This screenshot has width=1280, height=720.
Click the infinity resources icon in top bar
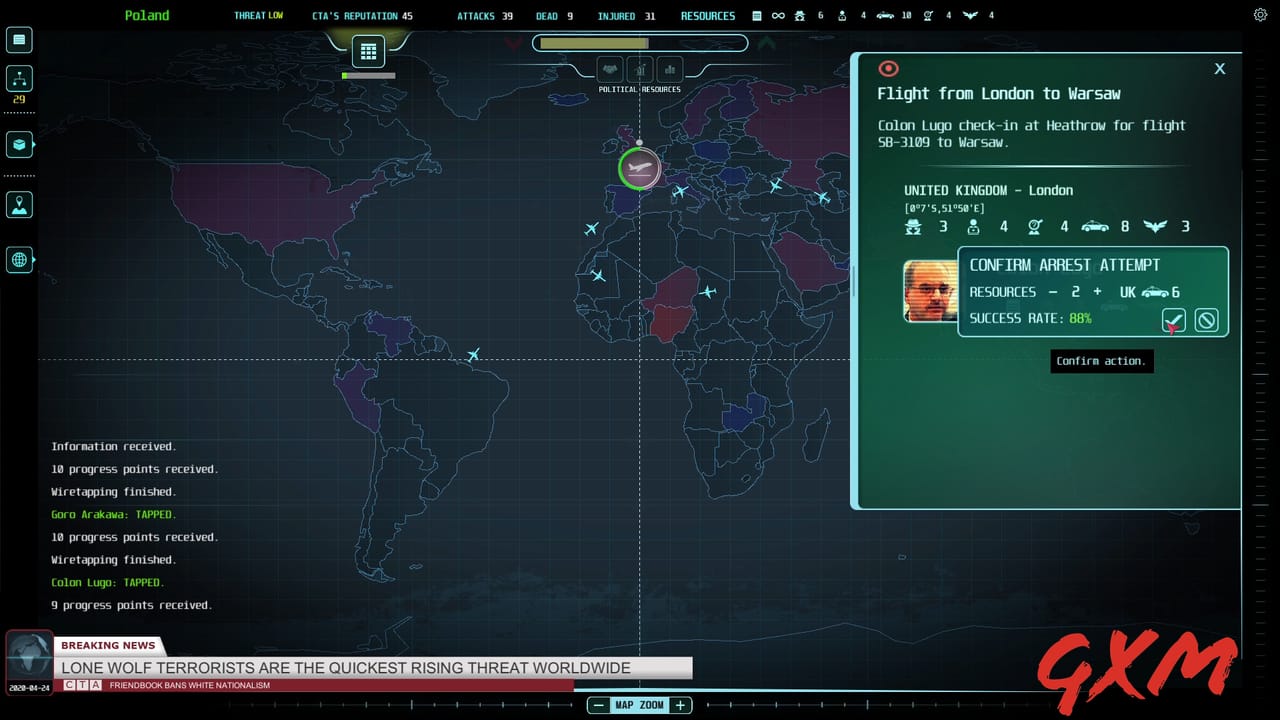pos(779,15)
